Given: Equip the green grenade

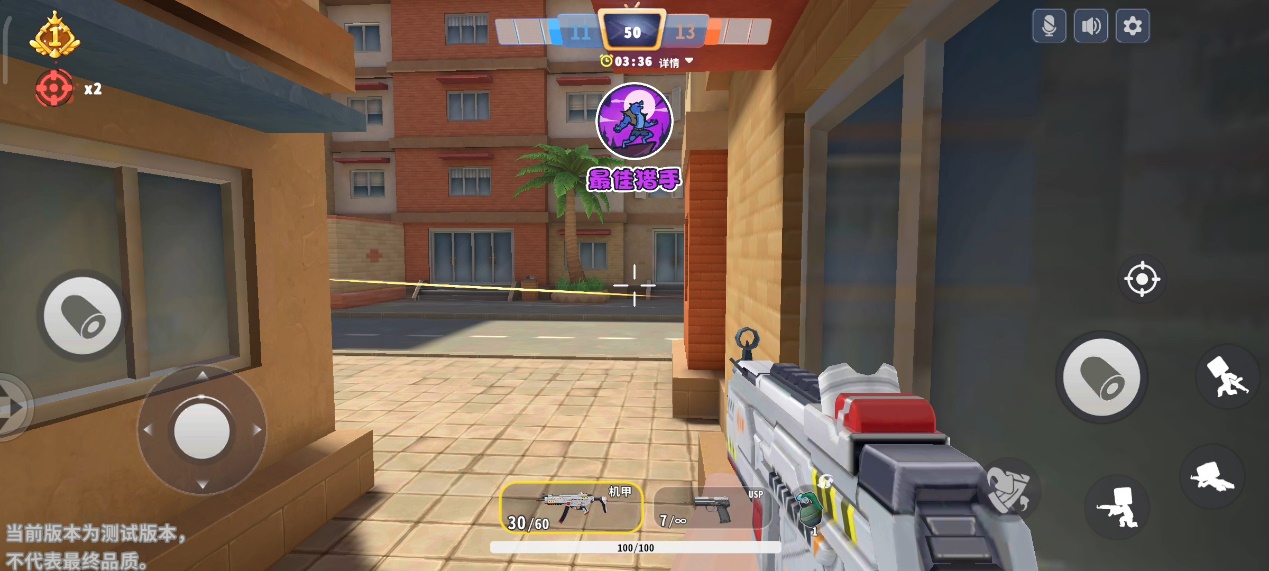Looking at the screenshot, I should pyautogui.click(x=808, y=508).
